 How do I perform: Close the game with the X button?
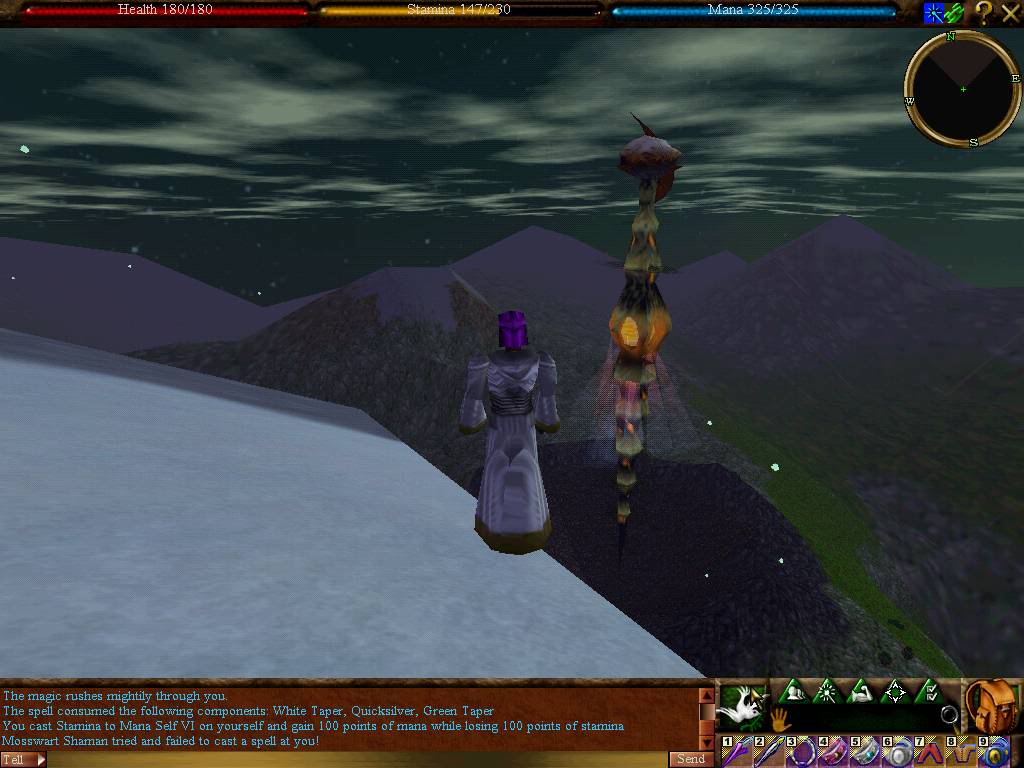(1010, 13)
